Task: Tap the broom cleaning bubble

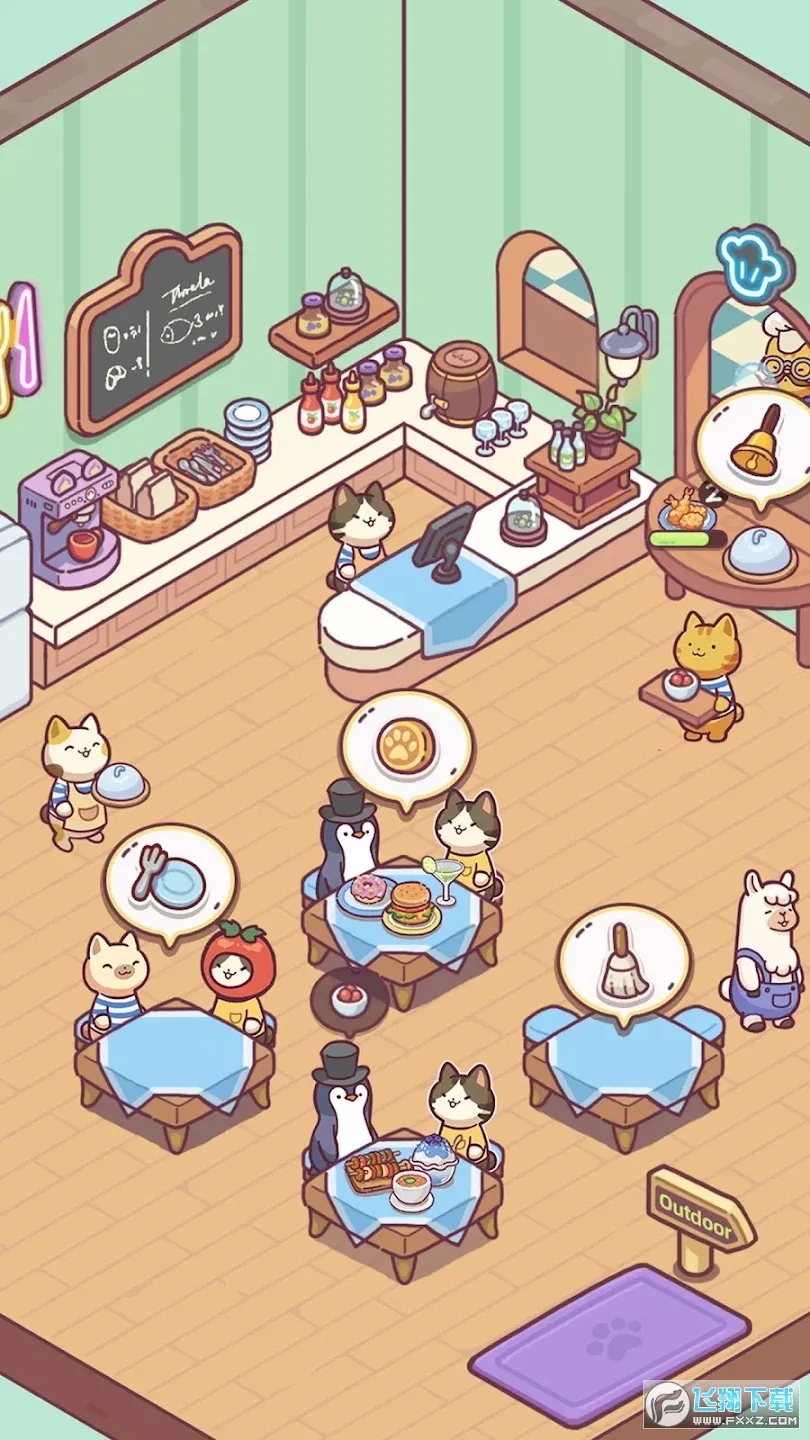Action: click(x=624, y=962)
